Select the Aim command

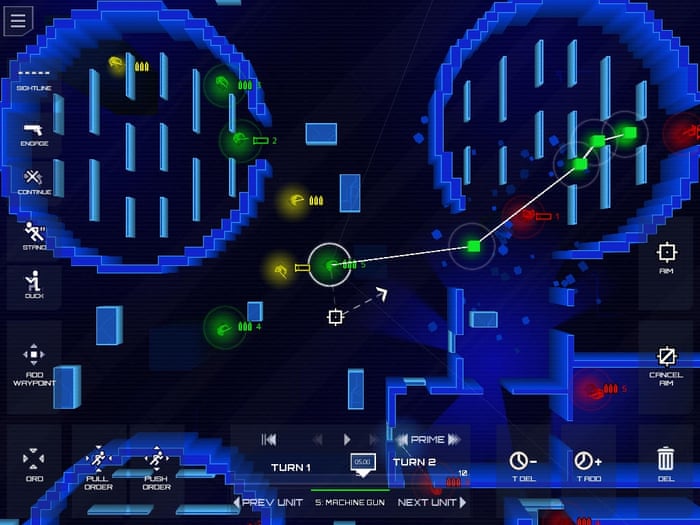pyautogui.click(x=666, y=257)
